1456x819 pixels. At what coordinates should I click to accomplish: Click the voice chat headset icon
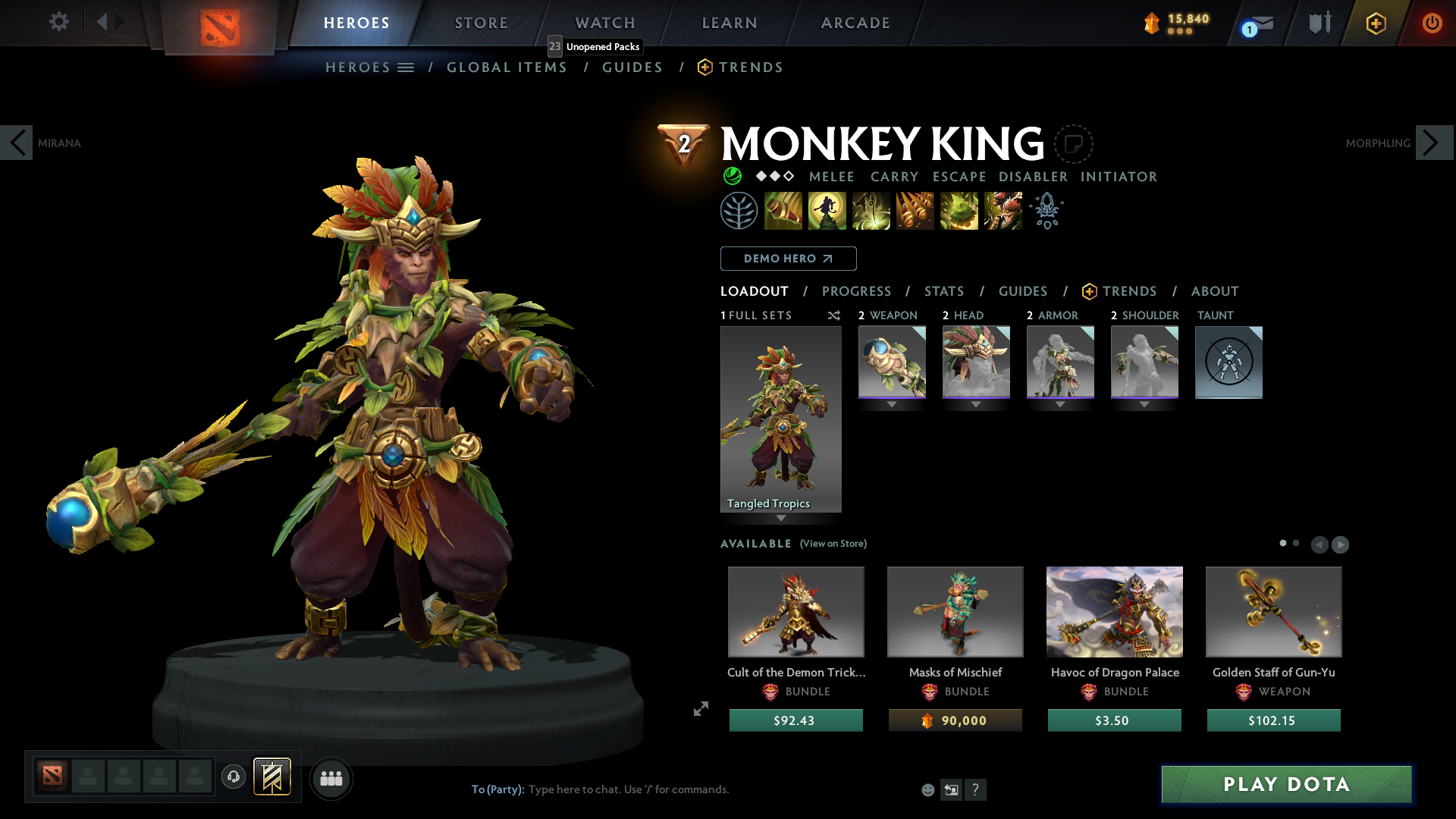click(x=233, y=777)
